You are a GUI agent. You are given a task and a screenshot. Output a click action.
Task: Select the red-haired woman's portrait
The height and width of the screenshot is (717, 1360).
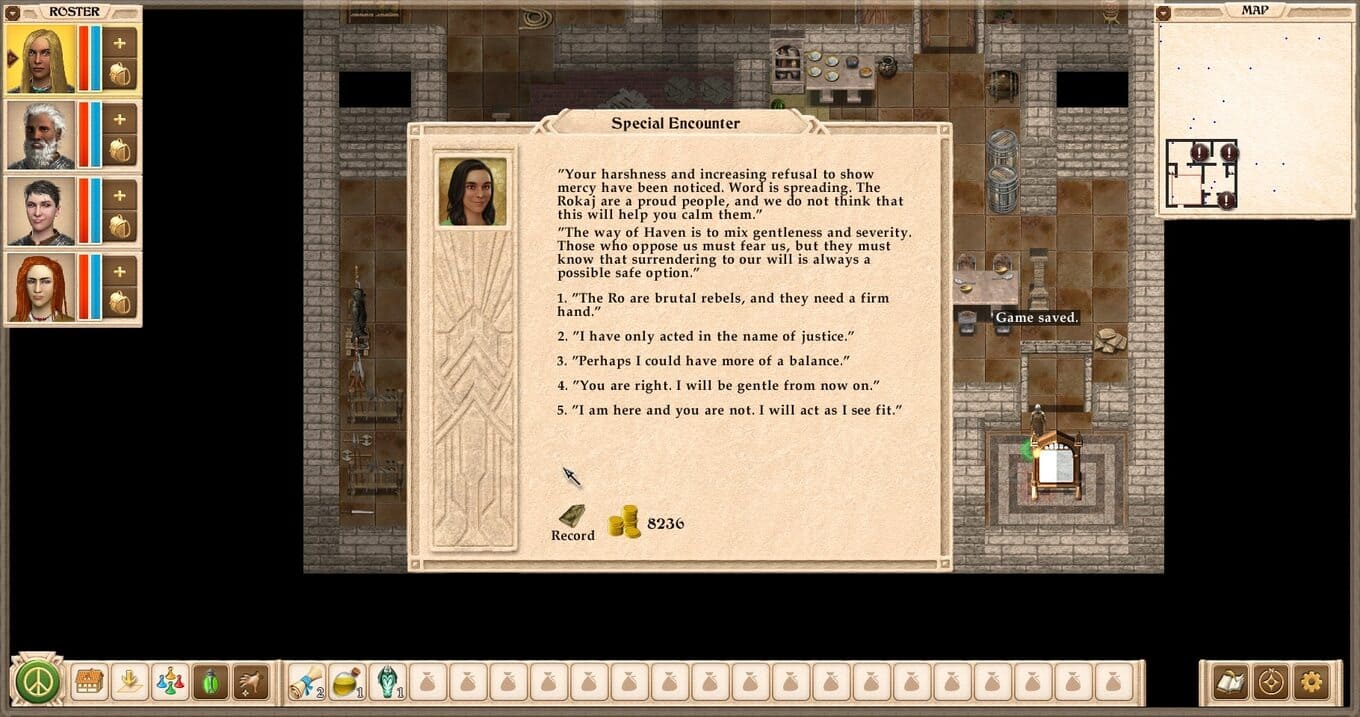(x=42, y=287)
